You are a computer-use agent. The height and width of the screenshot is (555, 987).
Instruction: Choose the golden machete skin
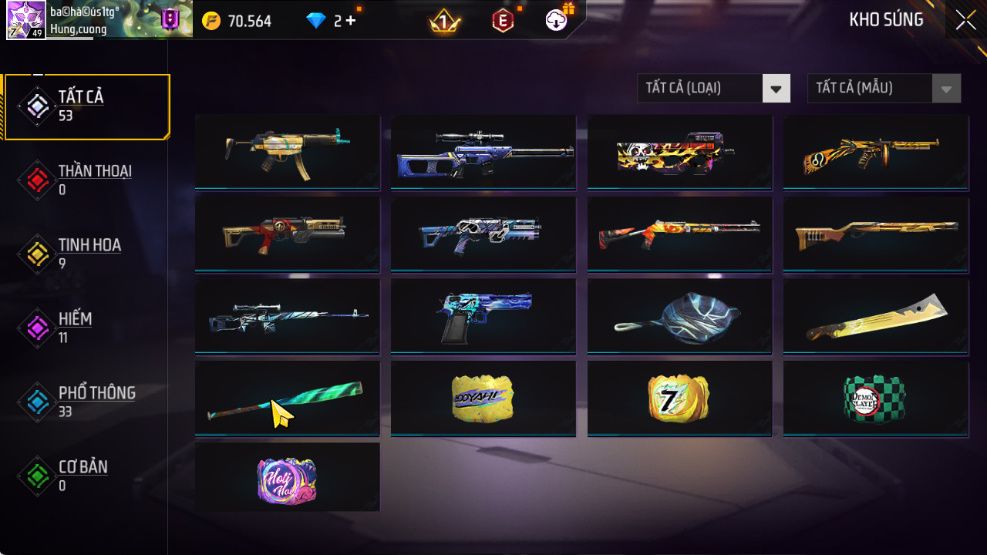pos(875,316)
